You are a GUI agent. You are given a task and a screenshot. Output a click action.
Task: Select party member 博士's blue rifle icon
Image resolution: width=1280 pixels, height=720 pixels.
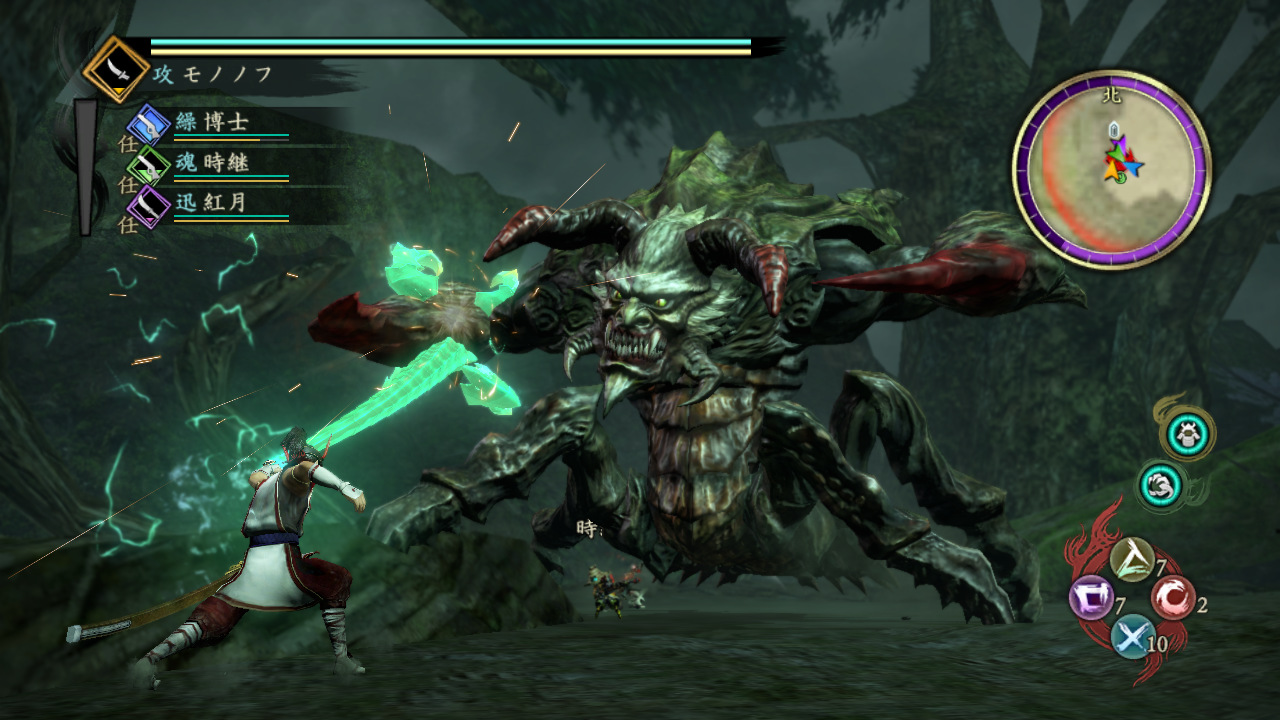pyautogui.click(x=149, y=125)
